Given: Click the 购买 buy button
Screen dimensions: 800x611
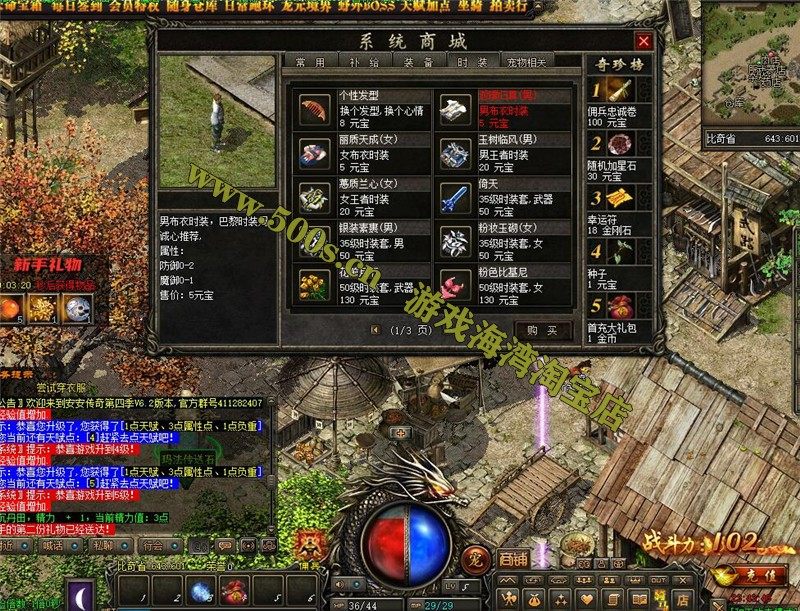Looking at the screenshot, I should click(541, 329).
